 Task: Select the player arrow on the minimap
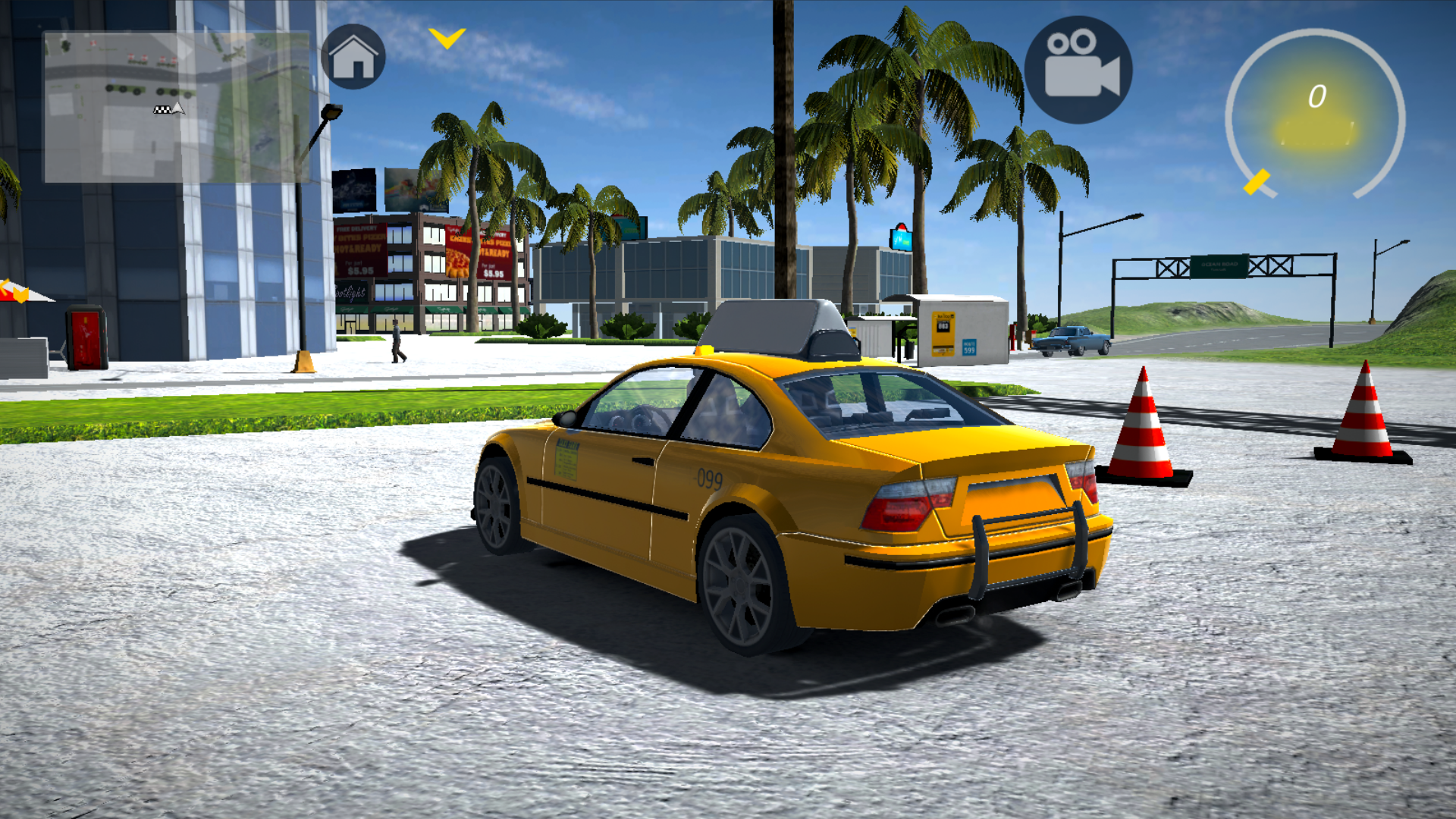click(177, 109)
